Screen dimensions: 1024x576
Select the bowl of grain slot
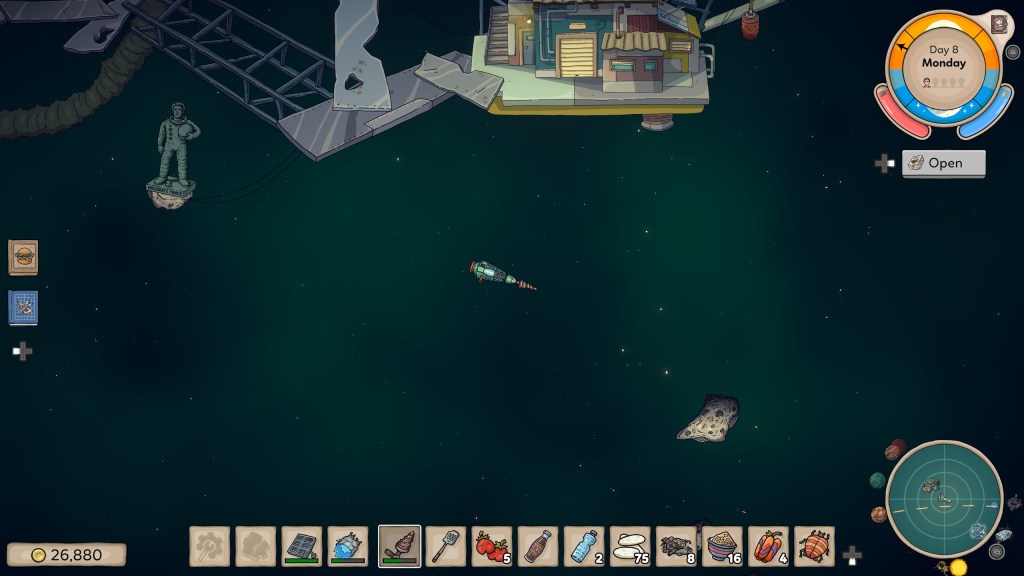click(x=722, y=546)
